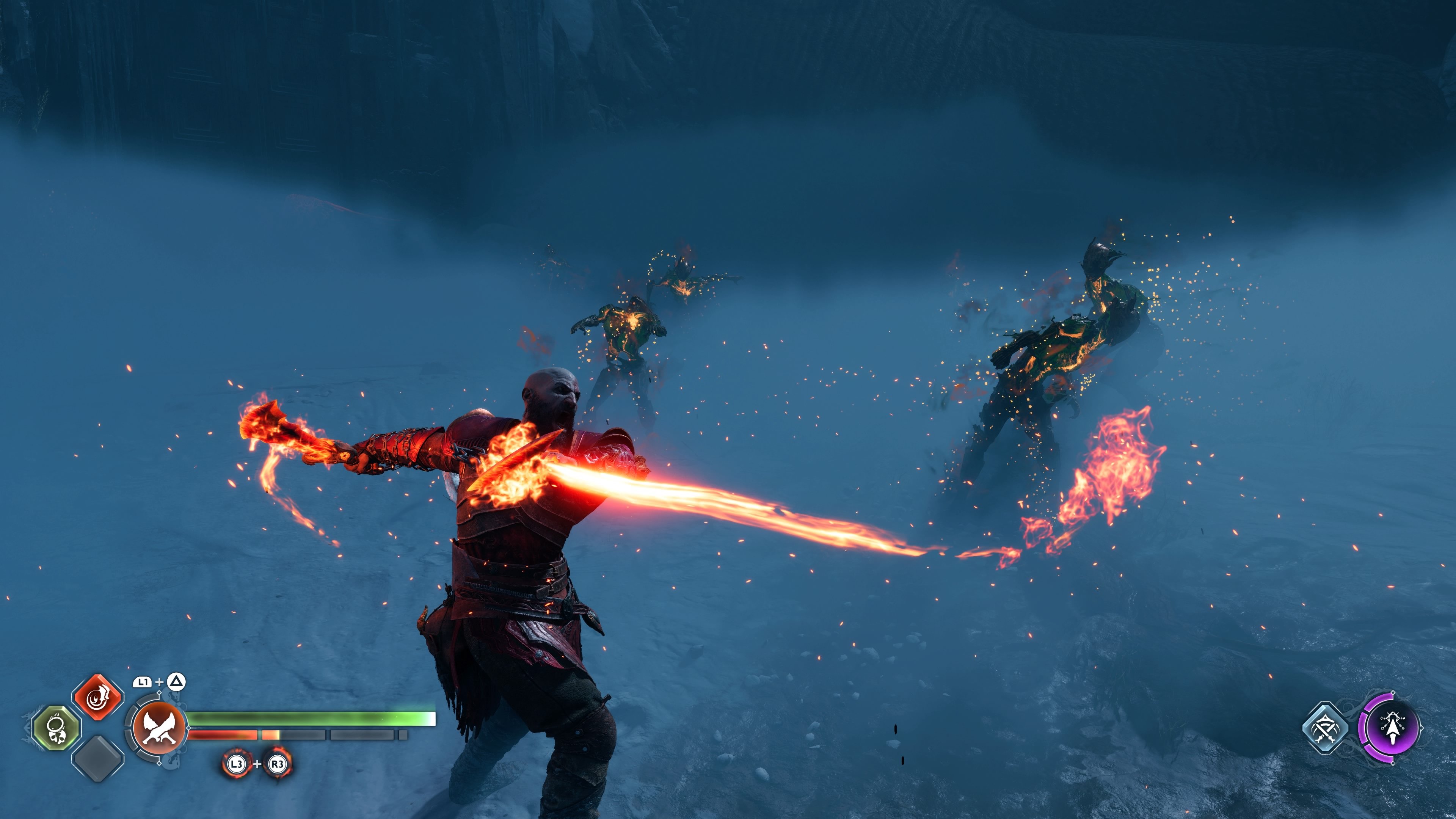Select the purple companion arrow icon
The width and height of the screenshot is (1456, 819).
(1390, 728)
